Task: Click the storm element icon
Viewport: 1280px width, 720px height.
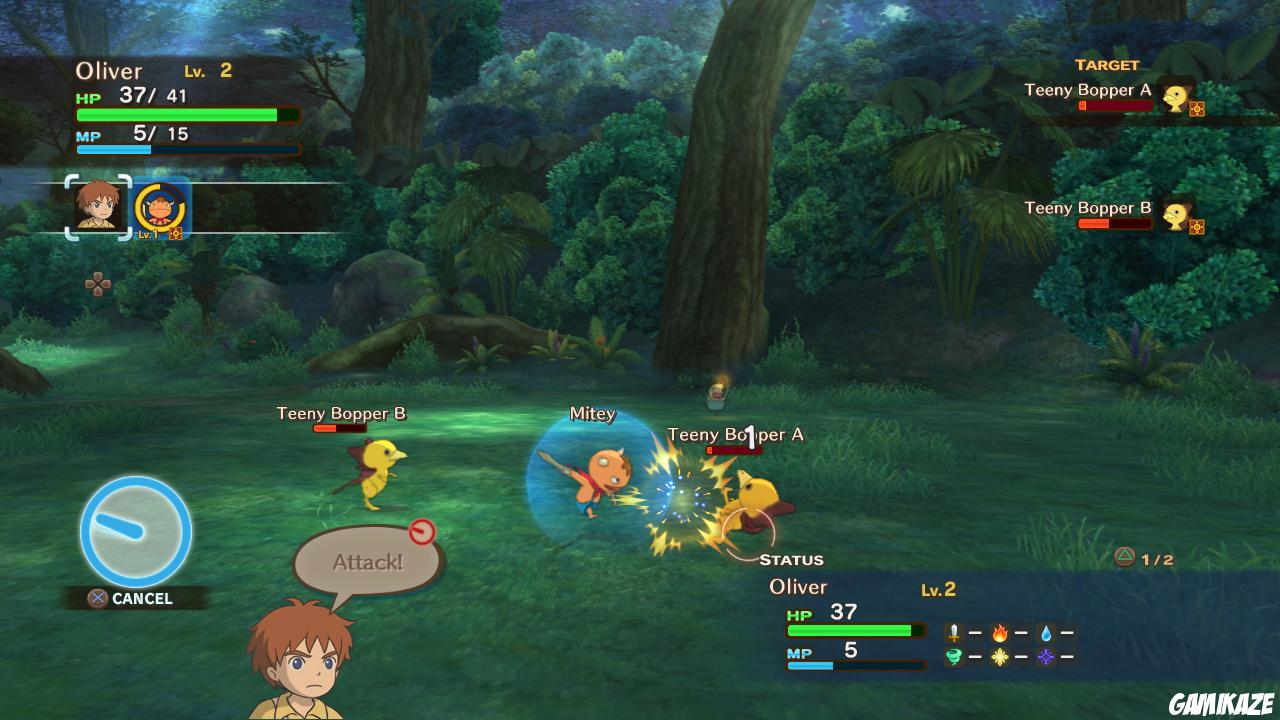Action: [x=953, y=656]
